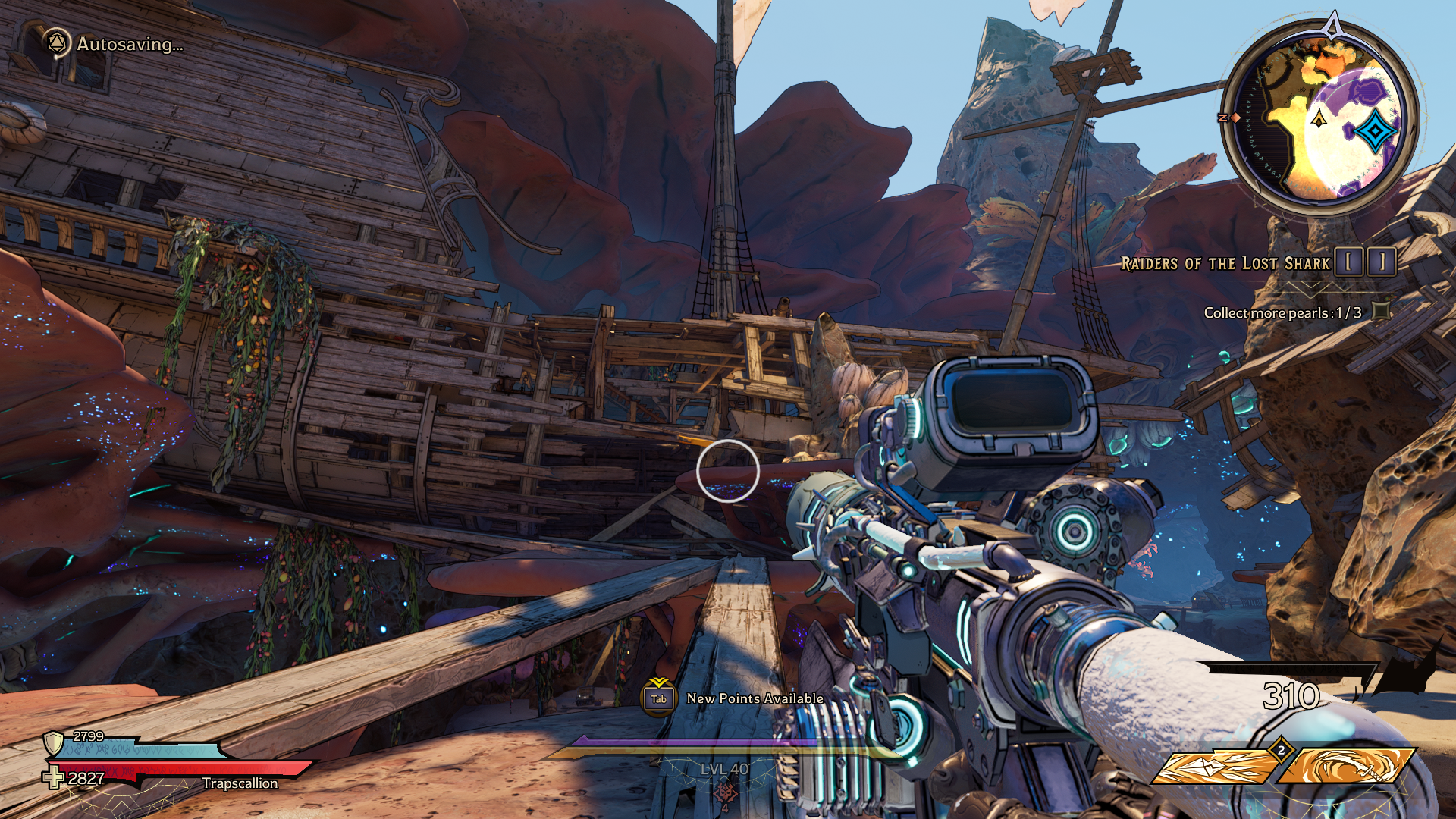Click the player arrow on the minimap
The width and height of the screenshot is (1456, 819).
click(x=1319, y=118)
